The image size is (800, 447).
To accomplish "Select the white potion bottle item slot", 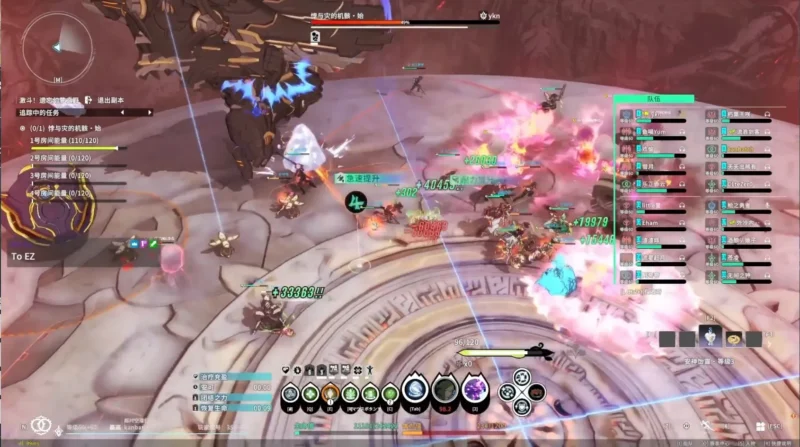I will [x=708, y=337].
